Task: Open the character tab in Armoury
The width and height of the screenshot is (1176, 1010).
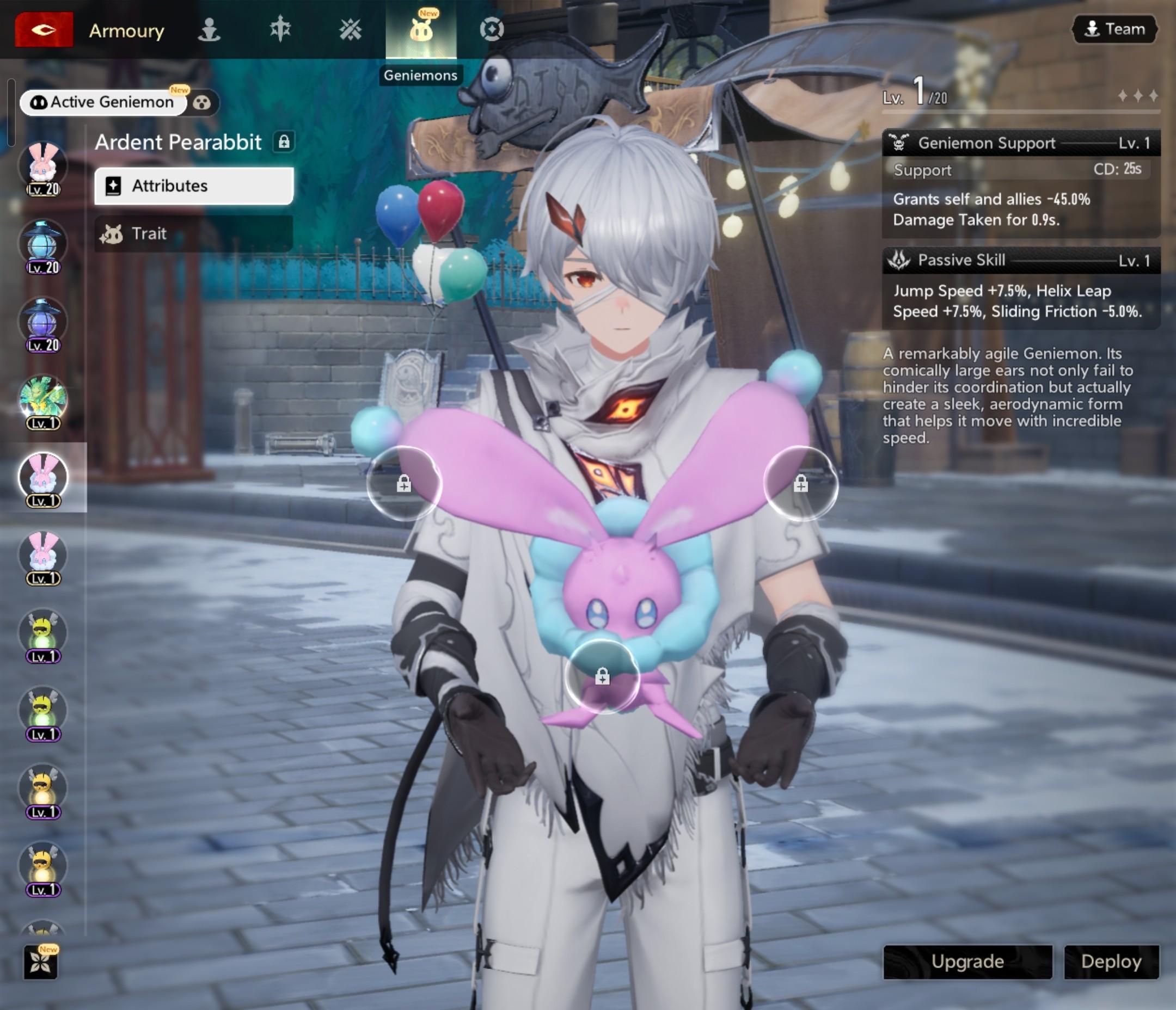Action: (x=209, y=29)
